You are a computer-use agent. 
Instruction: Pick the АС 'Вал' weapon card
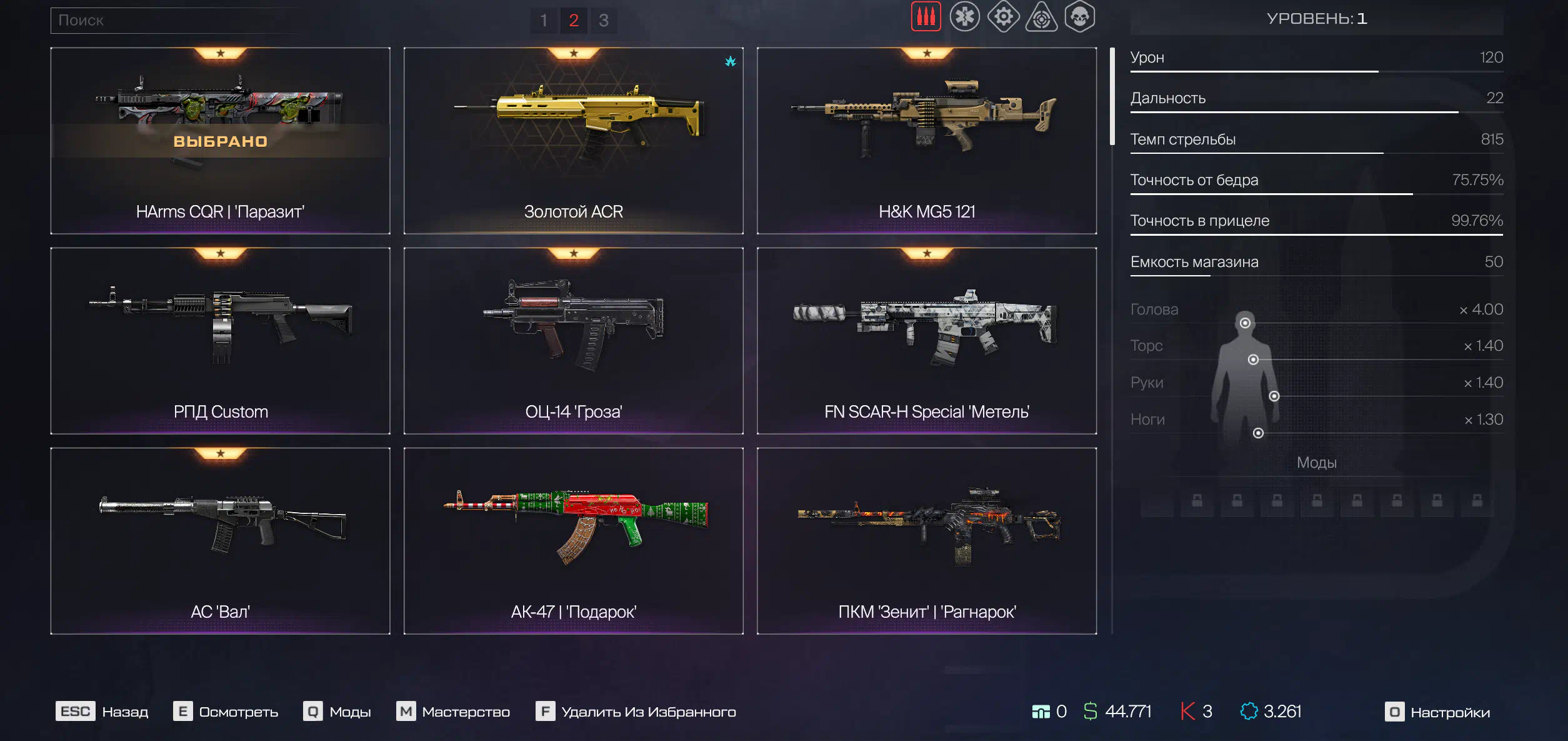220,541
